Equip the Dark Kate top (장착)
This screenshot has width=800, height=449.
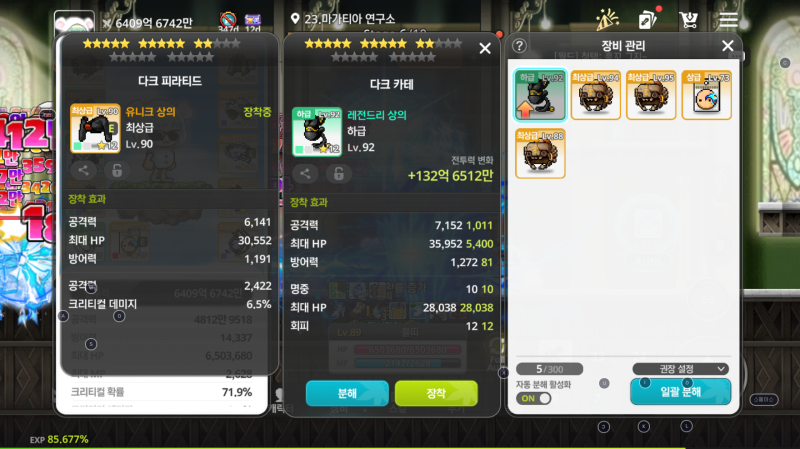click(x=436, y=393)
